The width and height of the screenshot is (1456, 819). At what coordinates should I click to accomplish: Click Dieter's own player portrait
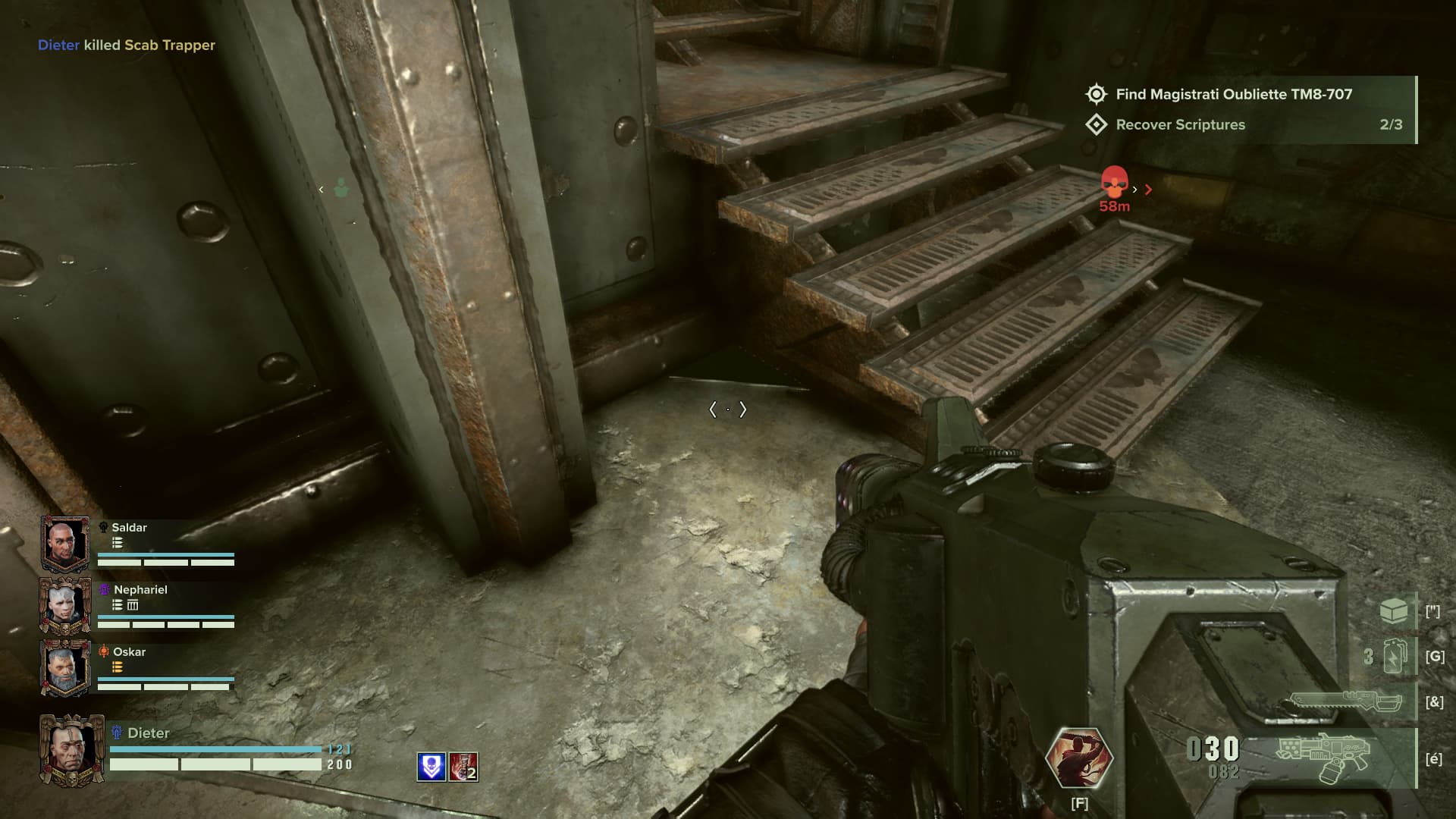pos(71,750)
